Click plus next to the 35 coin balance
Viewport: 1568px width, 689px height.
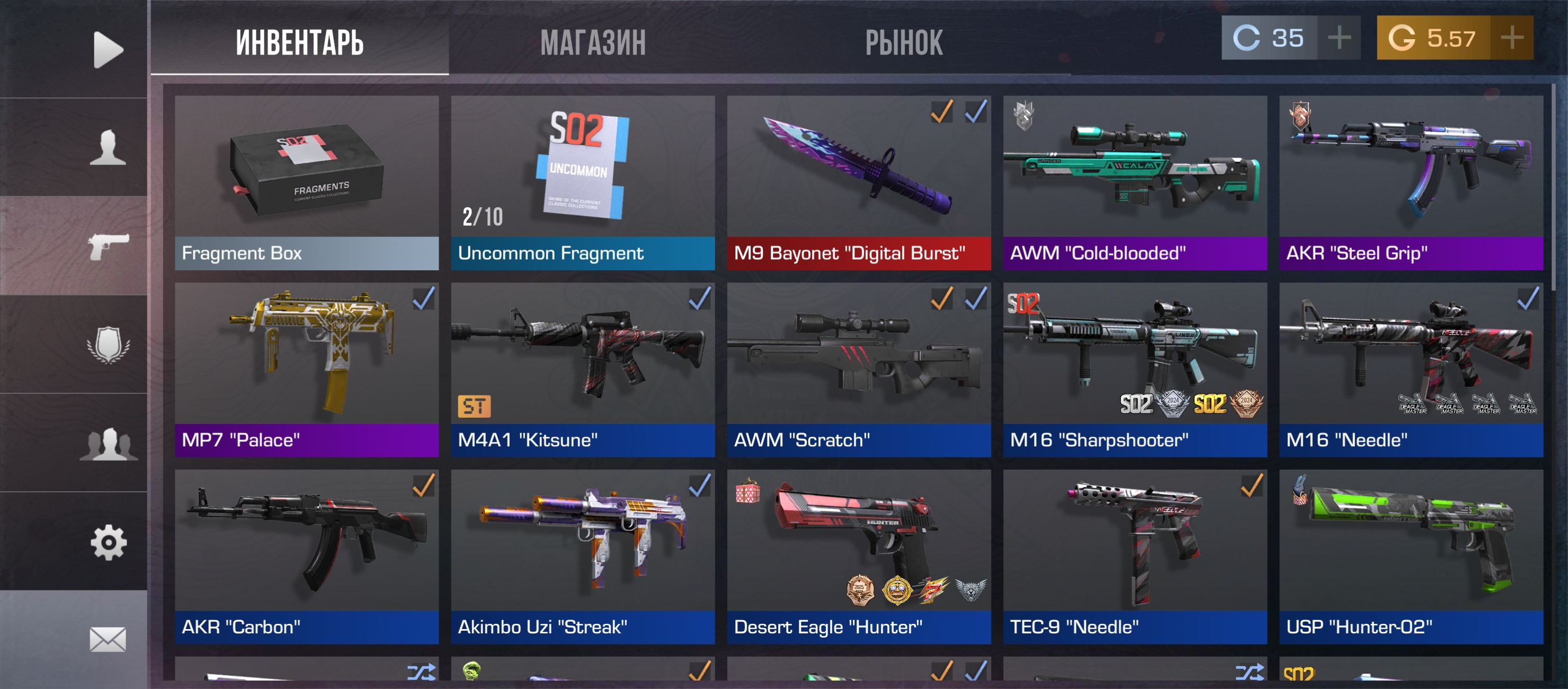coord(1339,38)
